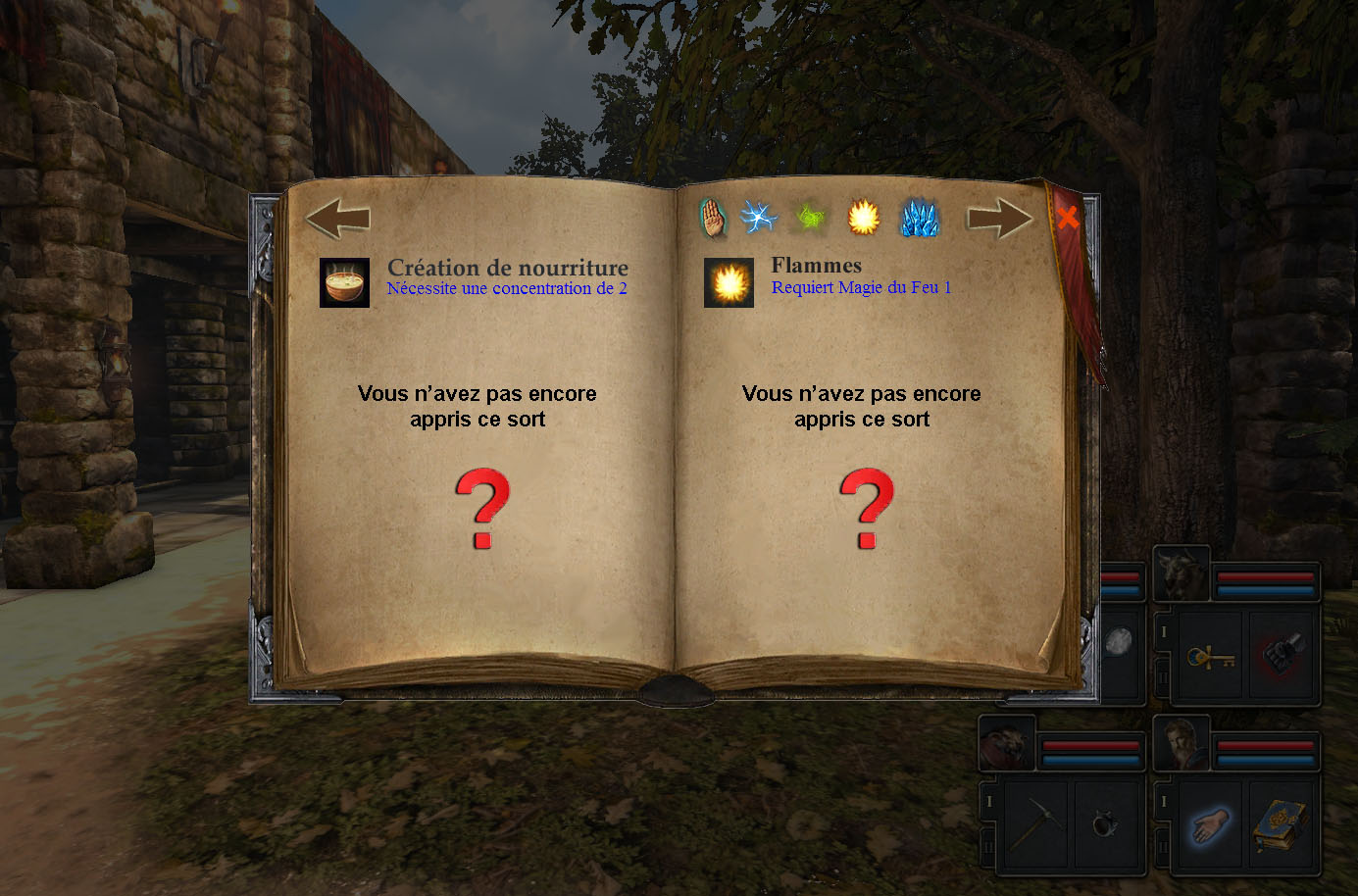1358x896 pixels.
Task: Activate the glowing open hand slot
Action: coord(1210,824)
